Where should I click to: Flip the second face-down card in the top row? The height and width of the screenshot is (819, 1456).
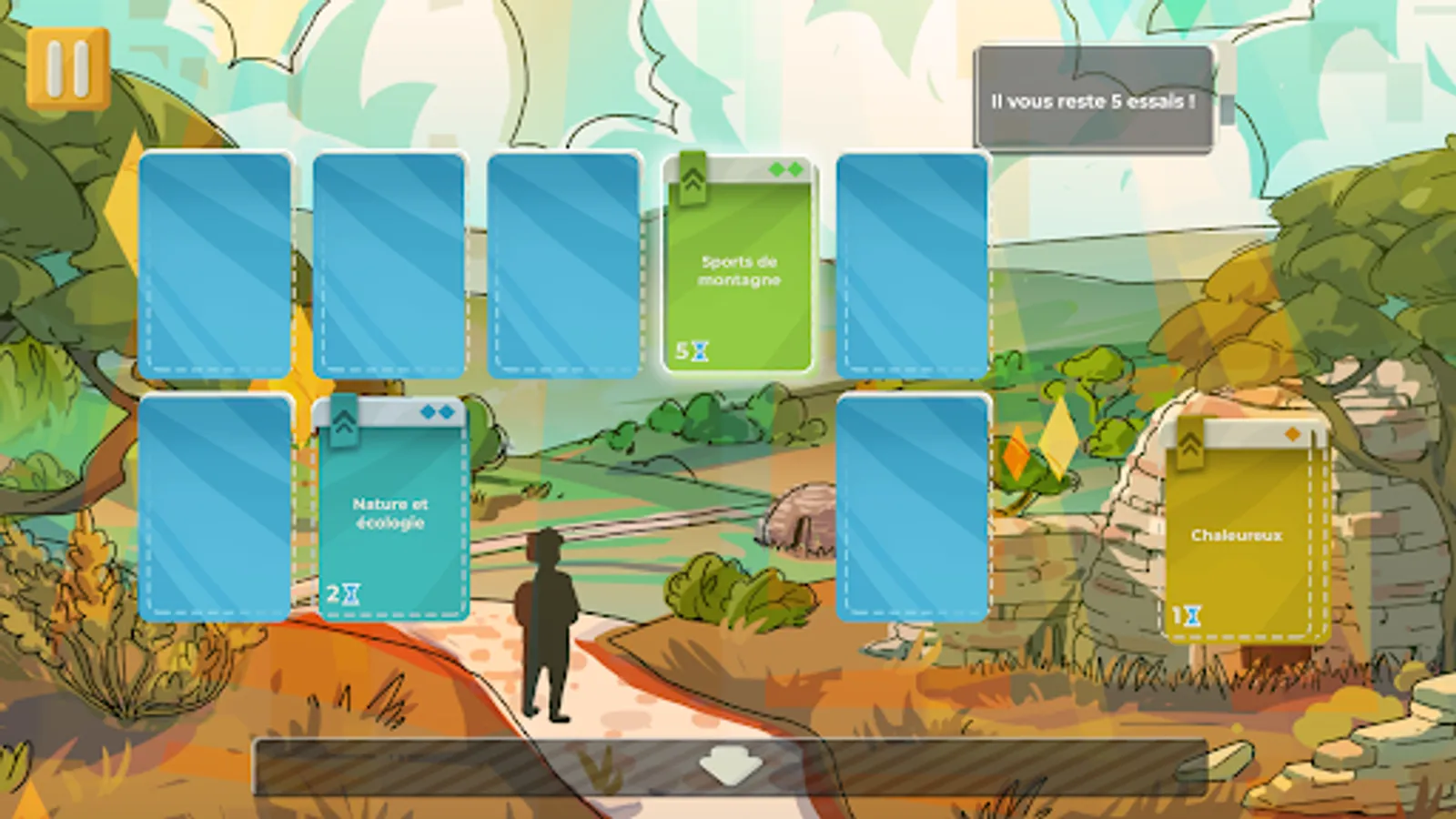point(391,264)
